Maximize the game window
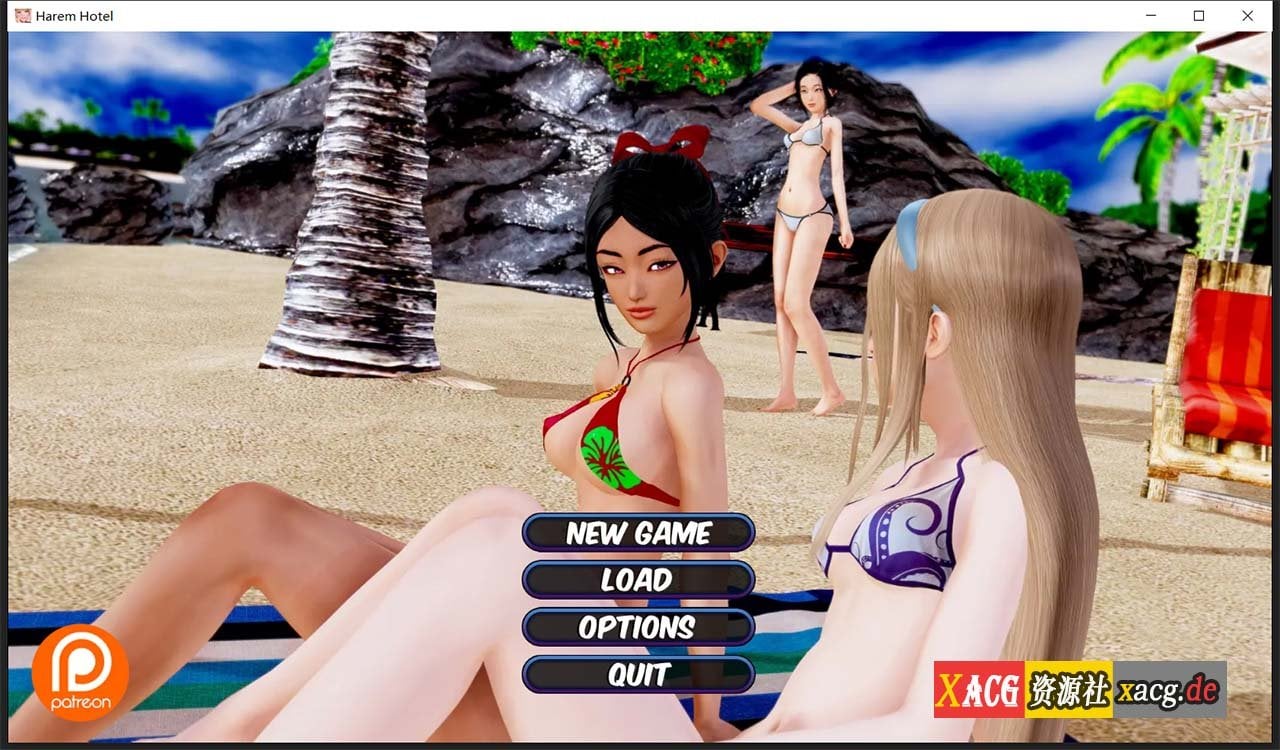This screenshot has width=1280, height=750. pyautogui.click(x=1198, y=16)
